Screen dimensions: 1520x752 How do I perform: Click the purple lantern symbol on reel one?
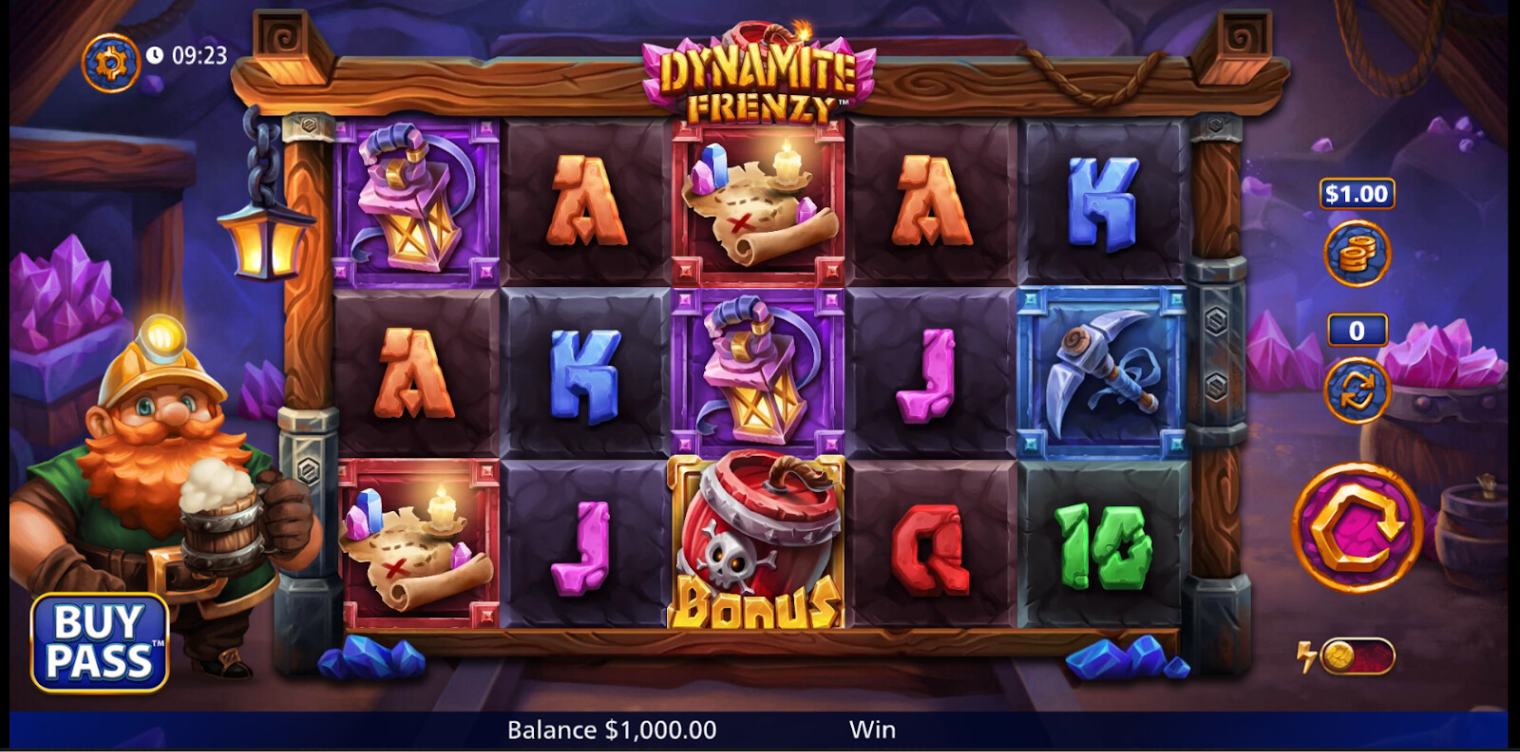tap(413, 200)
